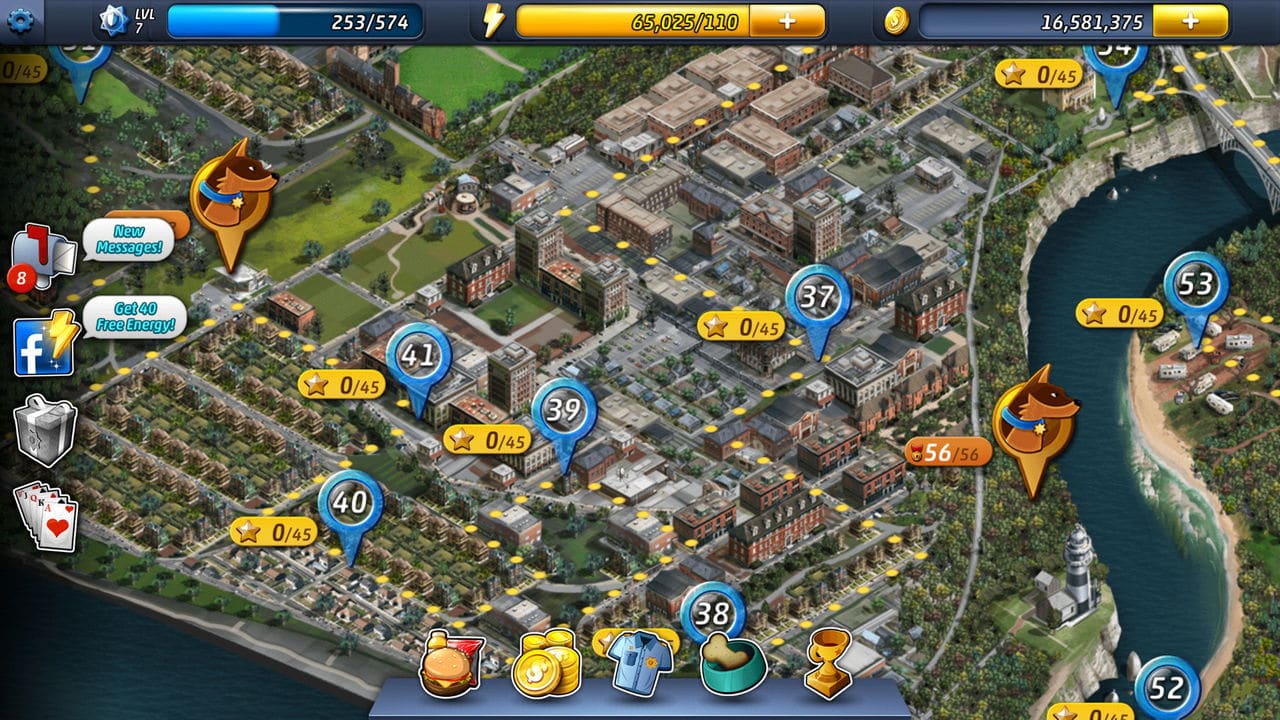Image resolution: width=1280 pixels, height=720 pixels.
Task: Select case marker 38 on the map
Action: coord(713,611)
